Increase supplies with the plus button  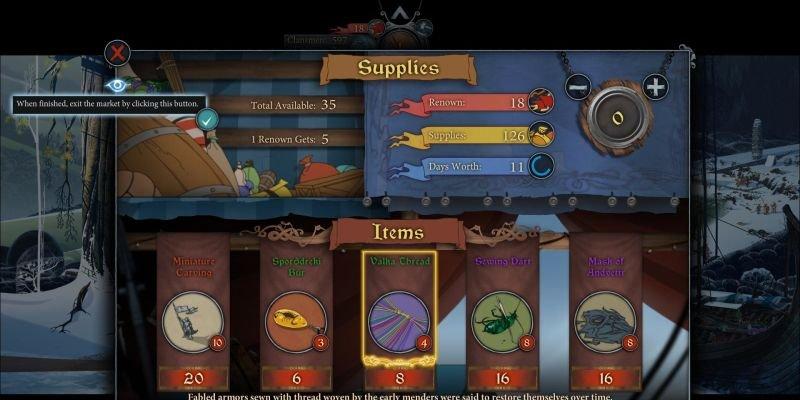[x=655, y=87]
